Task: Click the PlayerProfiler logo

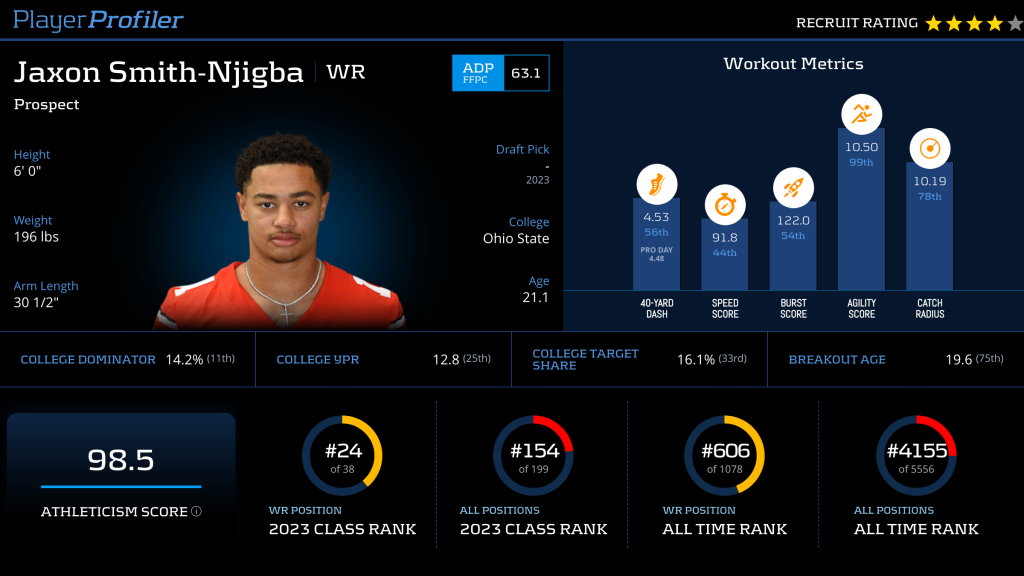Action: tap(98, 20)
